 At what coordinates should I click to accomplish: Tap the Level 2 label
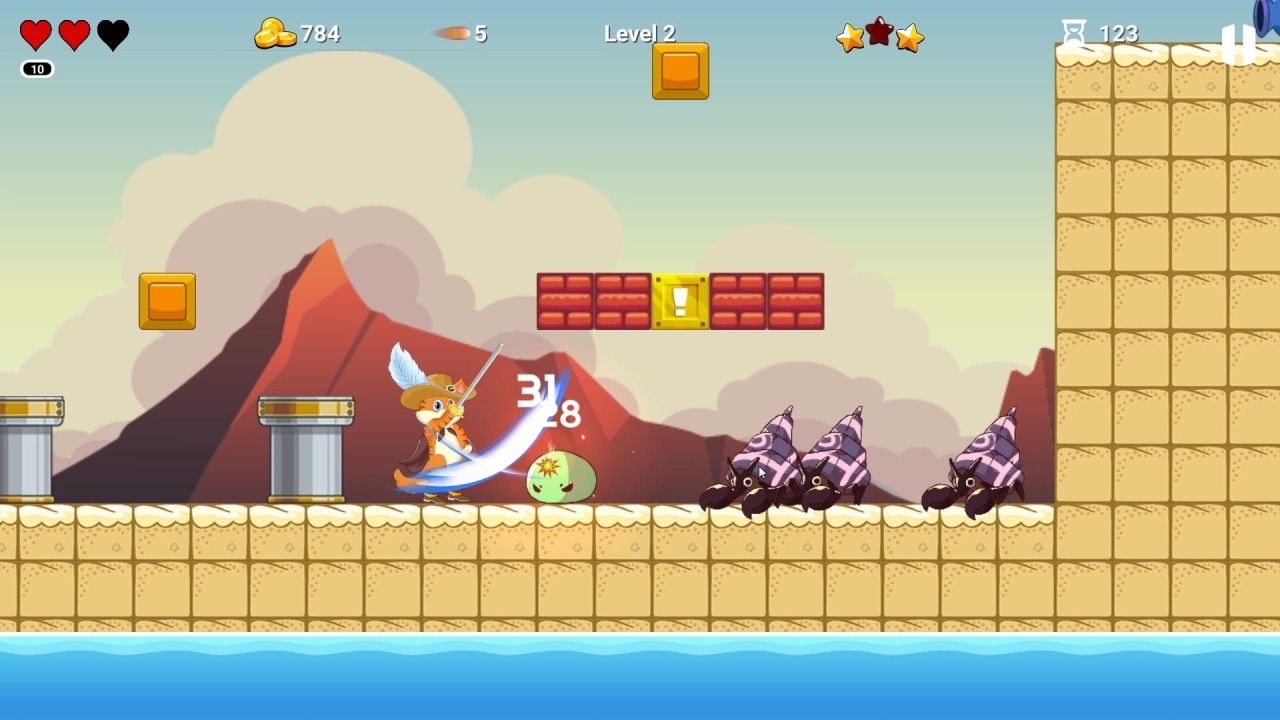click(639, 33)
